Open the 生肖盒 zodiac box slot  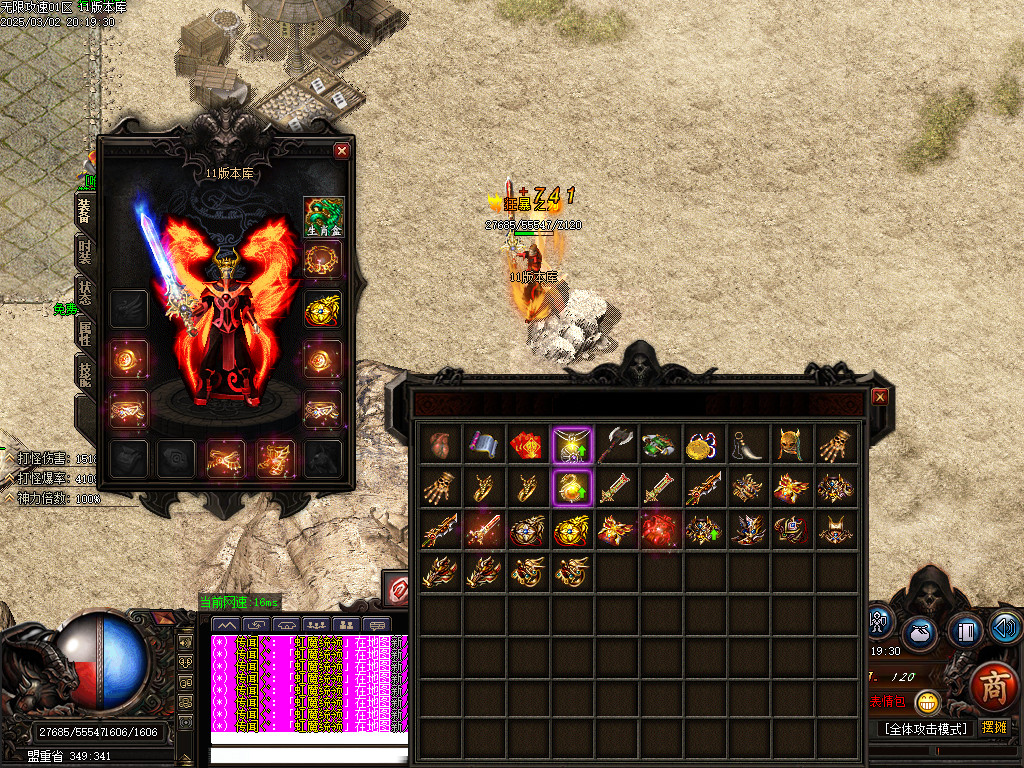(x=323, y=217)
